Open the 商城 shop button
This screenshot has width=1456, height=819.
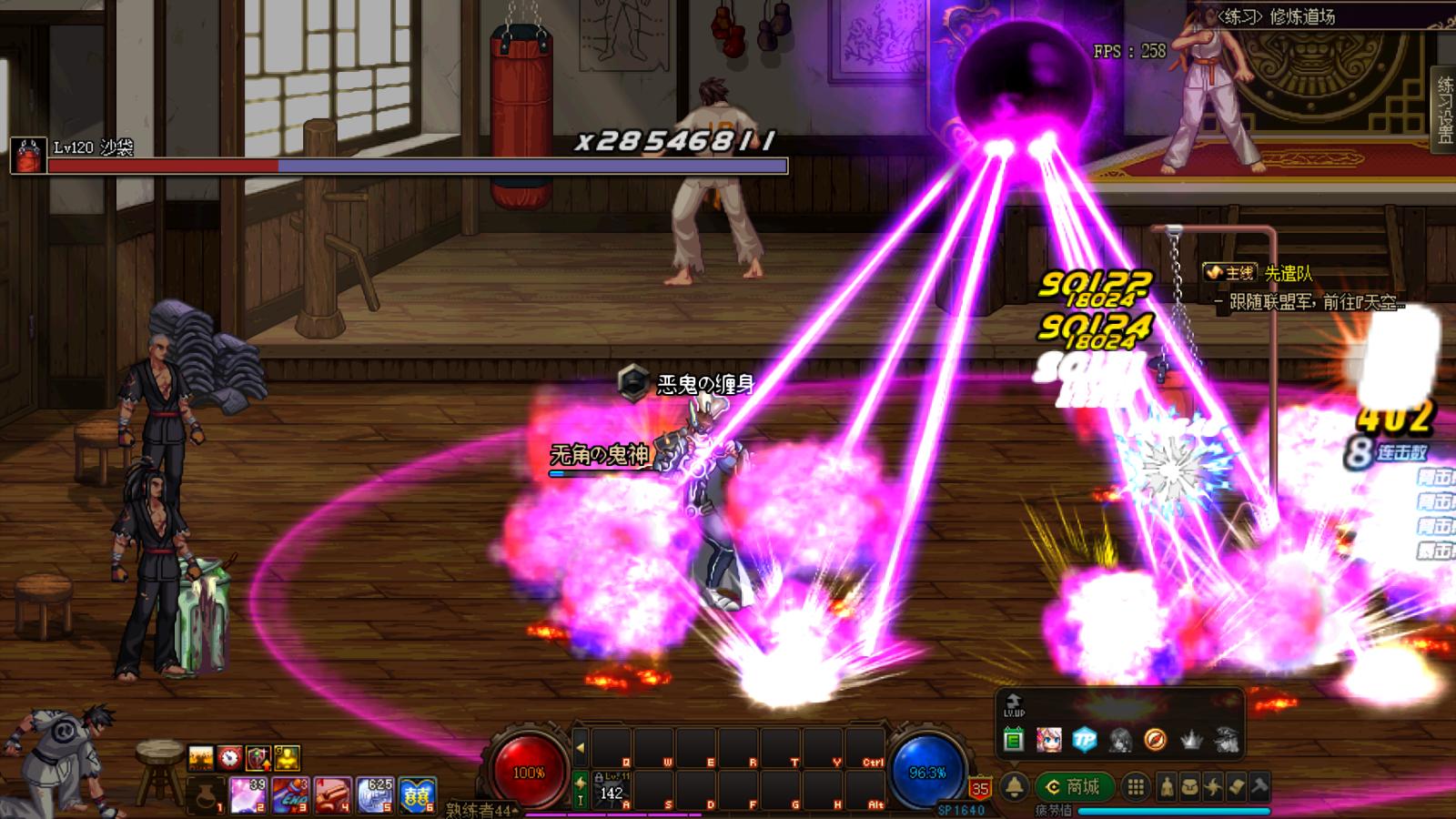pos(1074,786)
